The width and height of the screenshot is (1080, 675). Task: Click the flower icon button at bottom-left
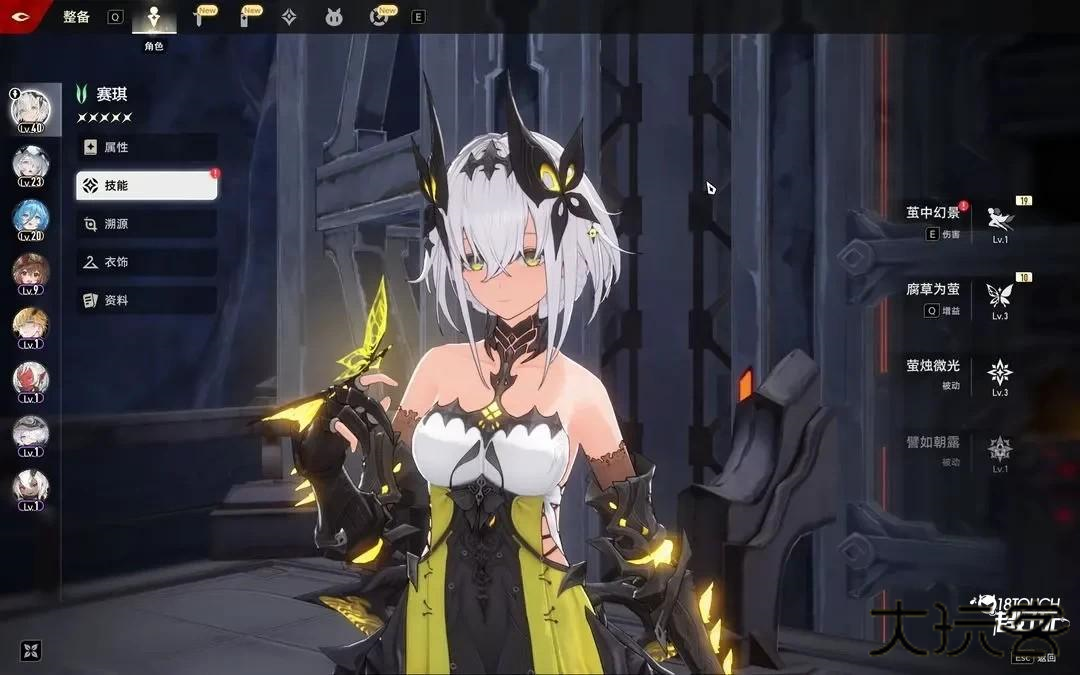point(31,650)
